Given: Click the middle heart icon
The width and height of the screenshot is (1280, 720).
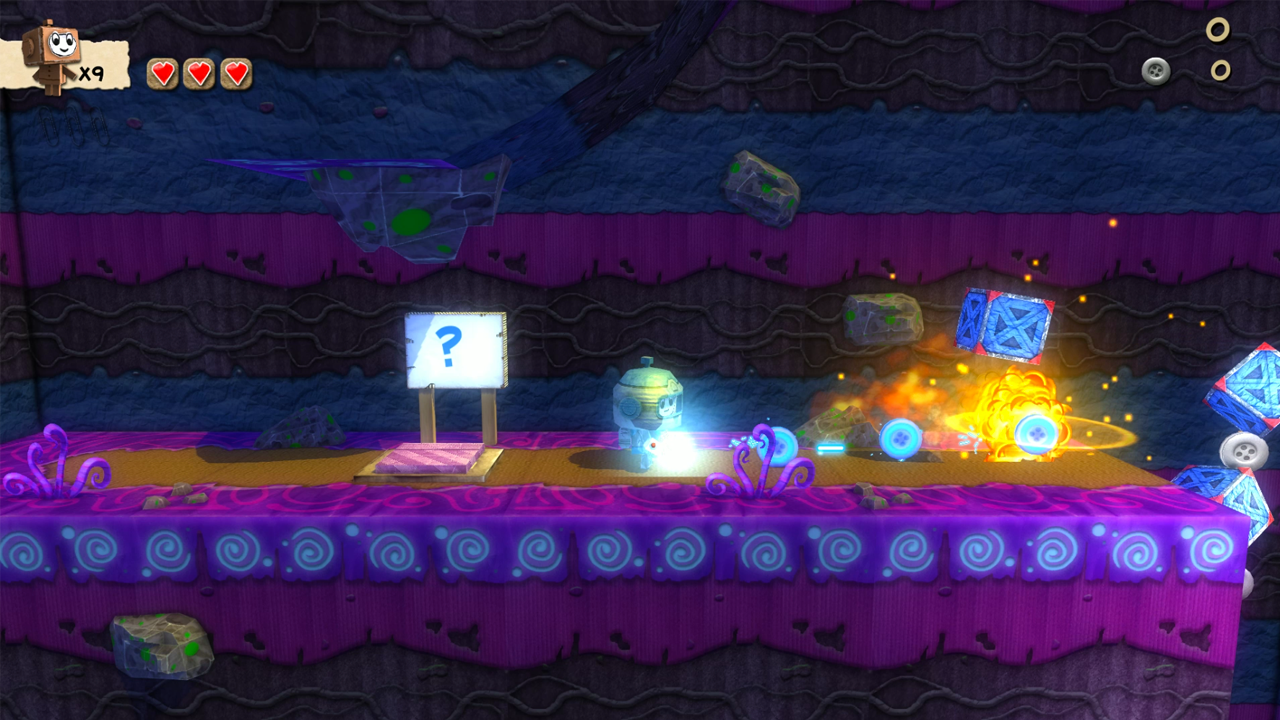Looking at the screenshot, I should [x=199, y=72].
